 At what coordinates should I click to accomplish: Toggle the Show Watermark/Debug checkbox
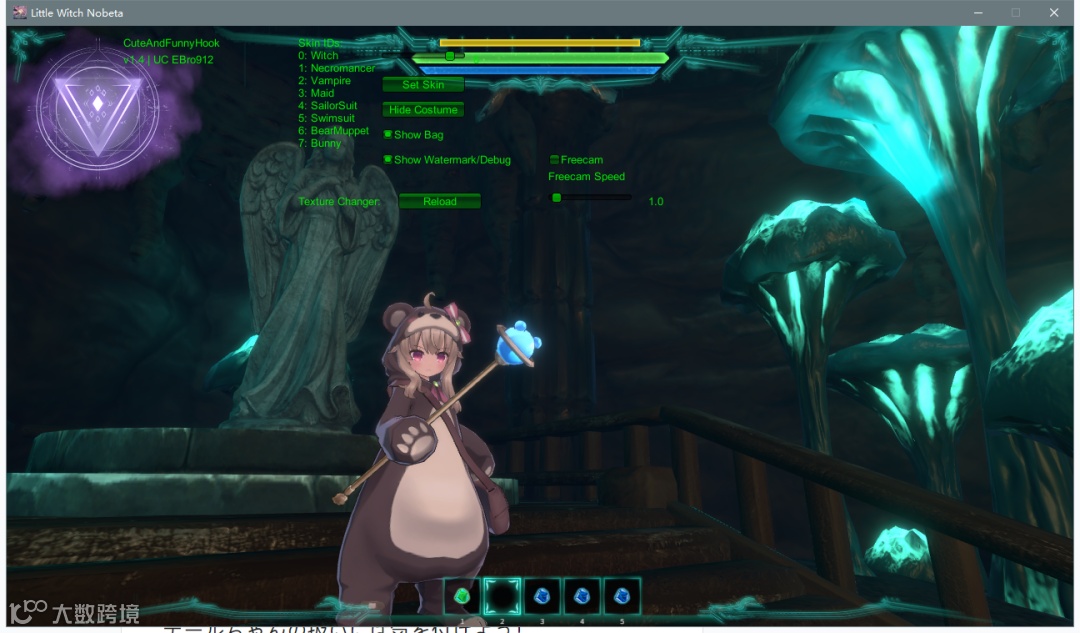tap(388, 160)
